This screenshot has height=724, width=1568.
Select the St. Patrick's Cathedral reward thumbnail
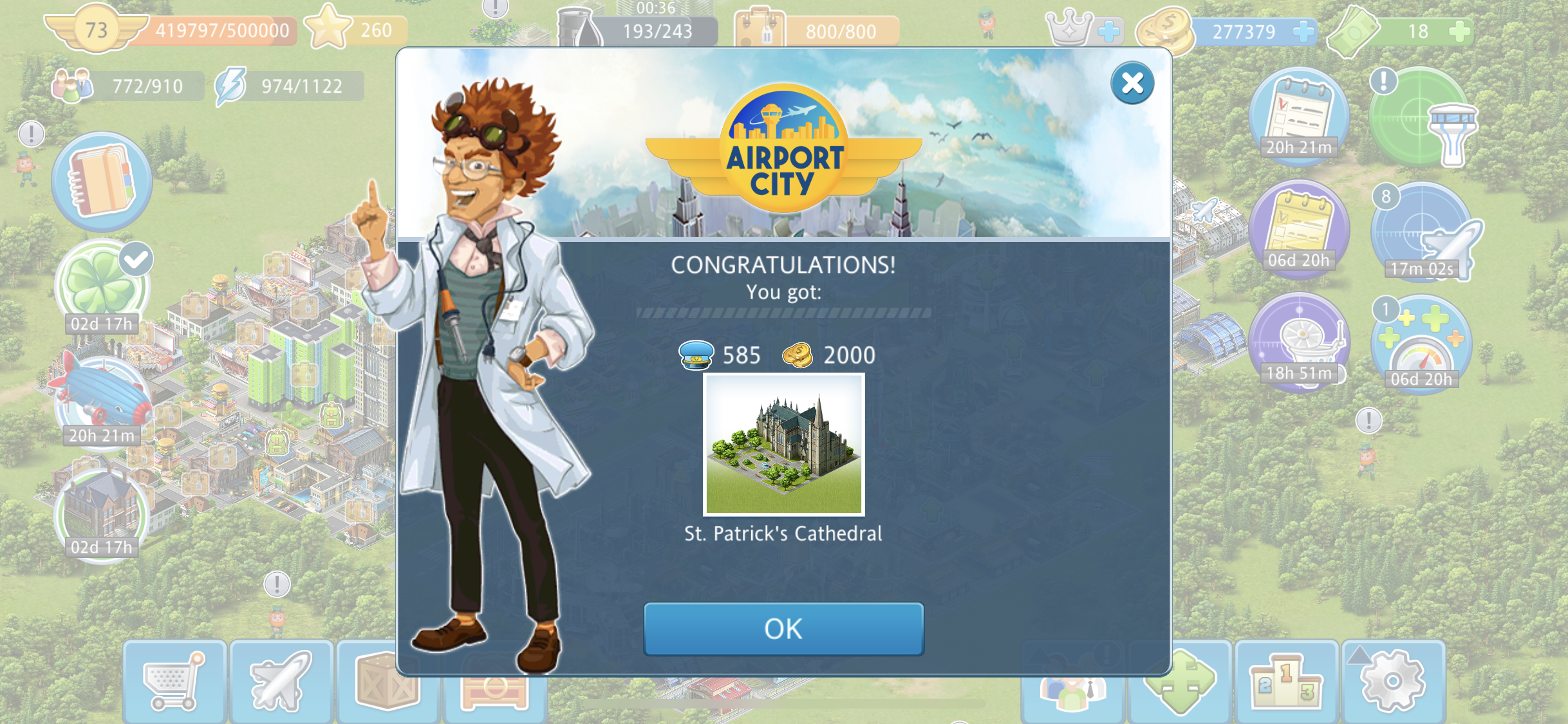[x=783, y=445]
